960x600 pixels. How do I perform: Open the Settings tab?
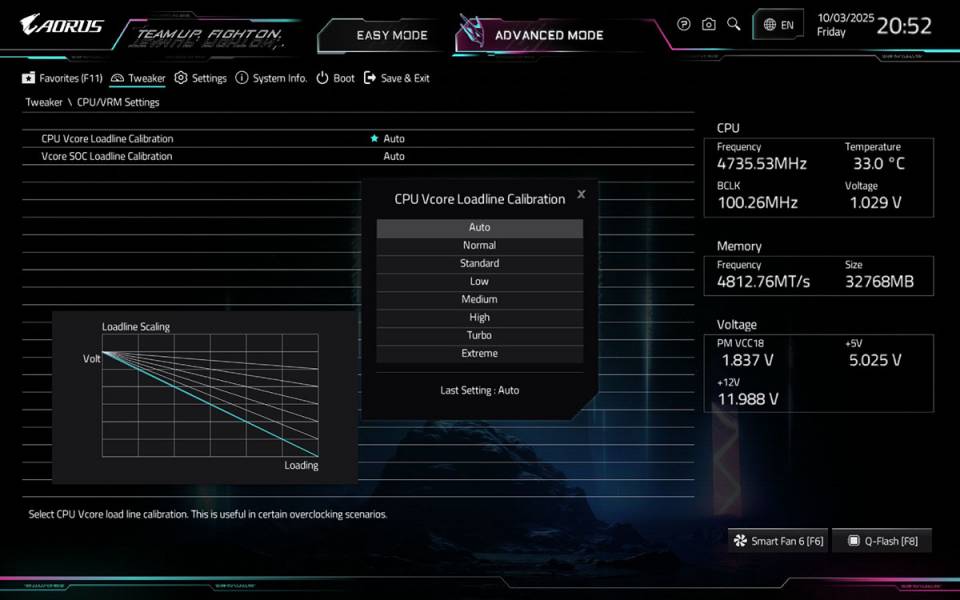(x=200, y=78)
